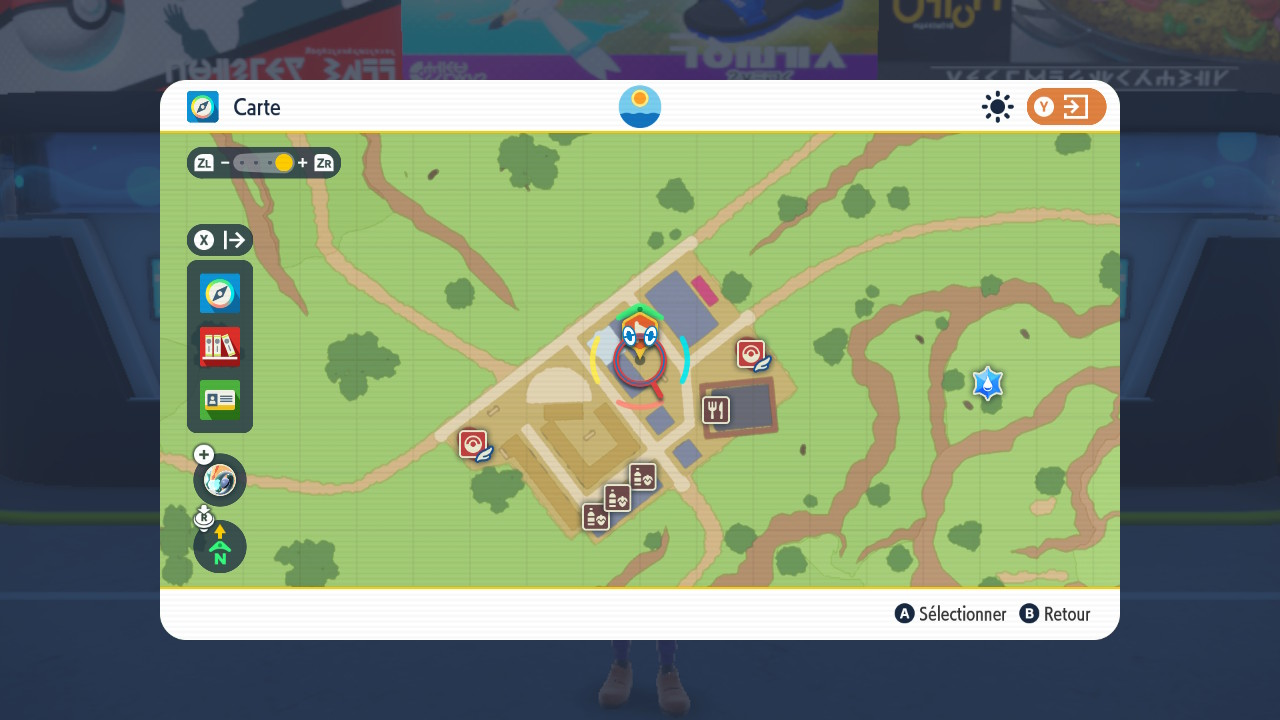Open the Pokédex bookshelf app
The width and height of the screenshot is (1280, 720).
[220, 347]
